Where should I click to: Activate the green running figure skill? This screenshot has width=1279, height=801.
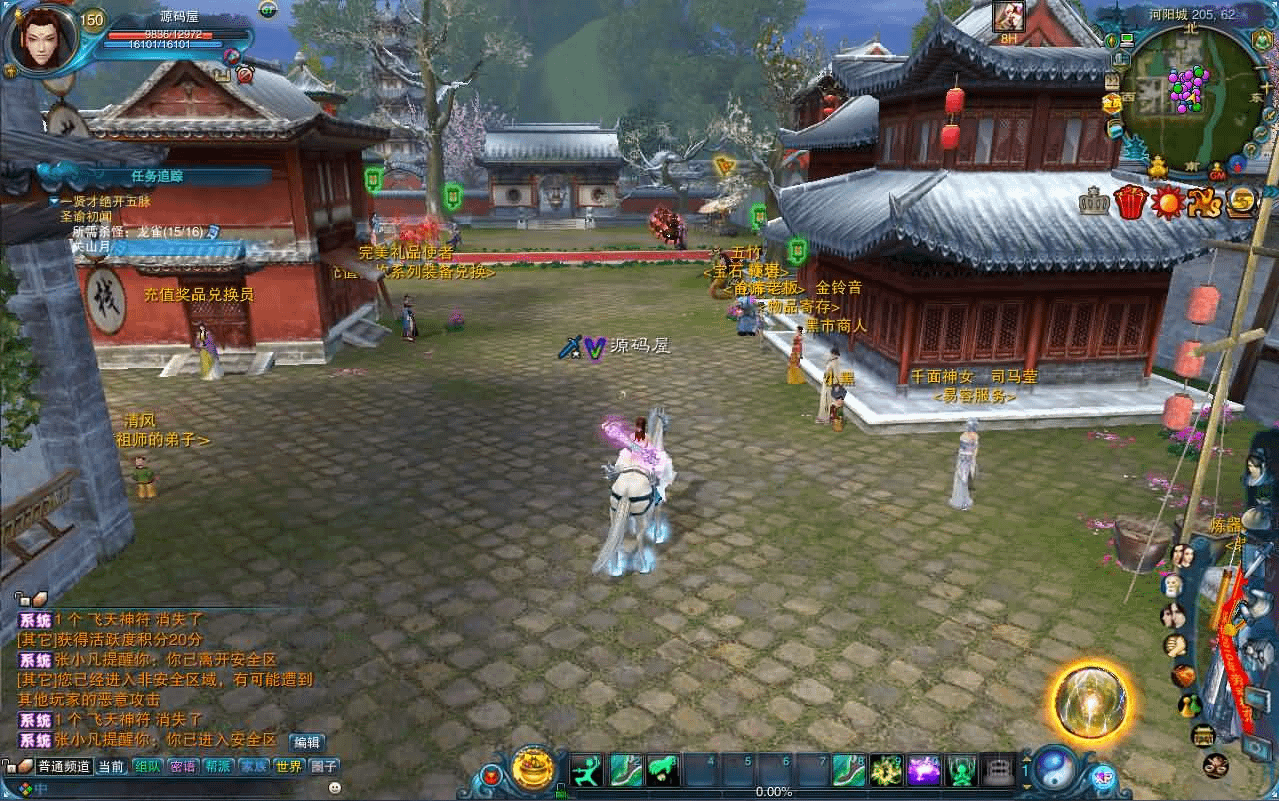(x=586, y=770)
